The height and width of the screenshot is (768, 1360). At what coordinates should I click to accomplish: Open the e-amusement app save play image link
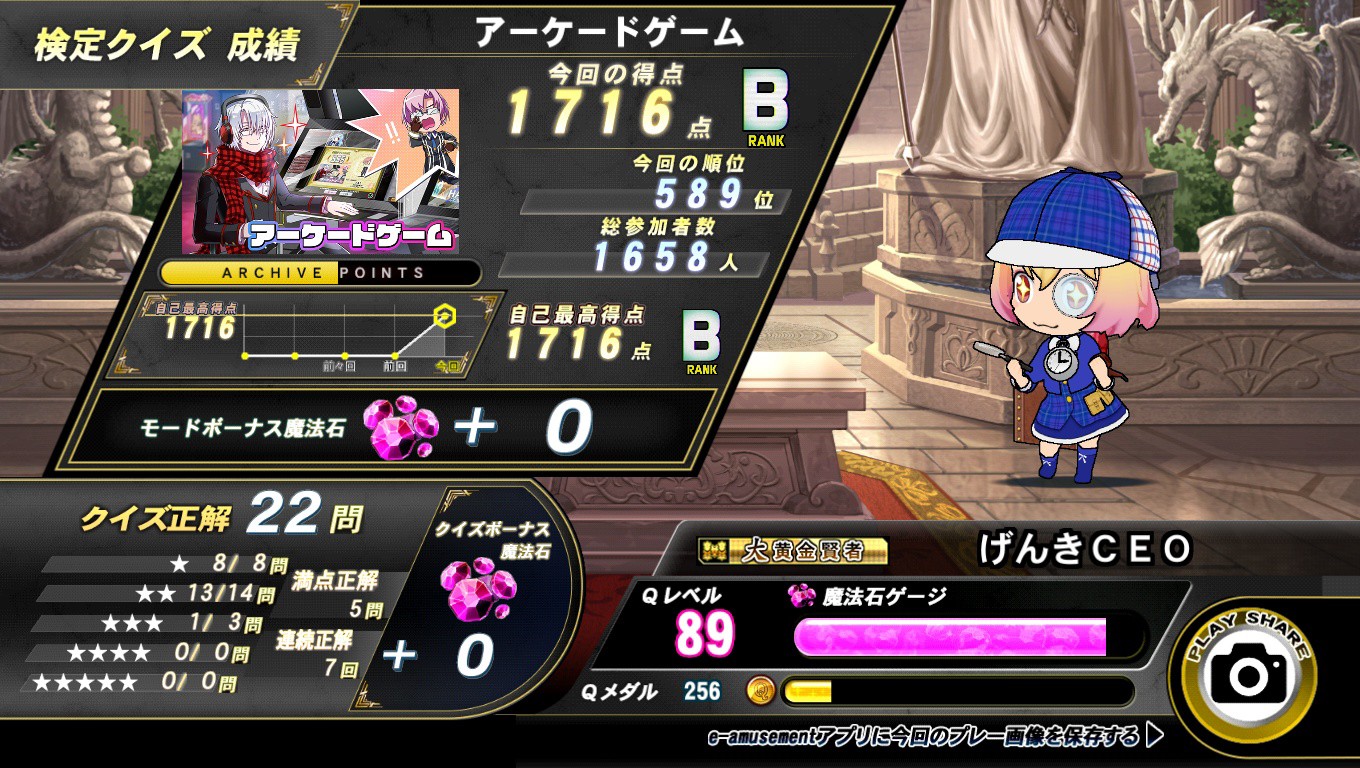[934, 738]
